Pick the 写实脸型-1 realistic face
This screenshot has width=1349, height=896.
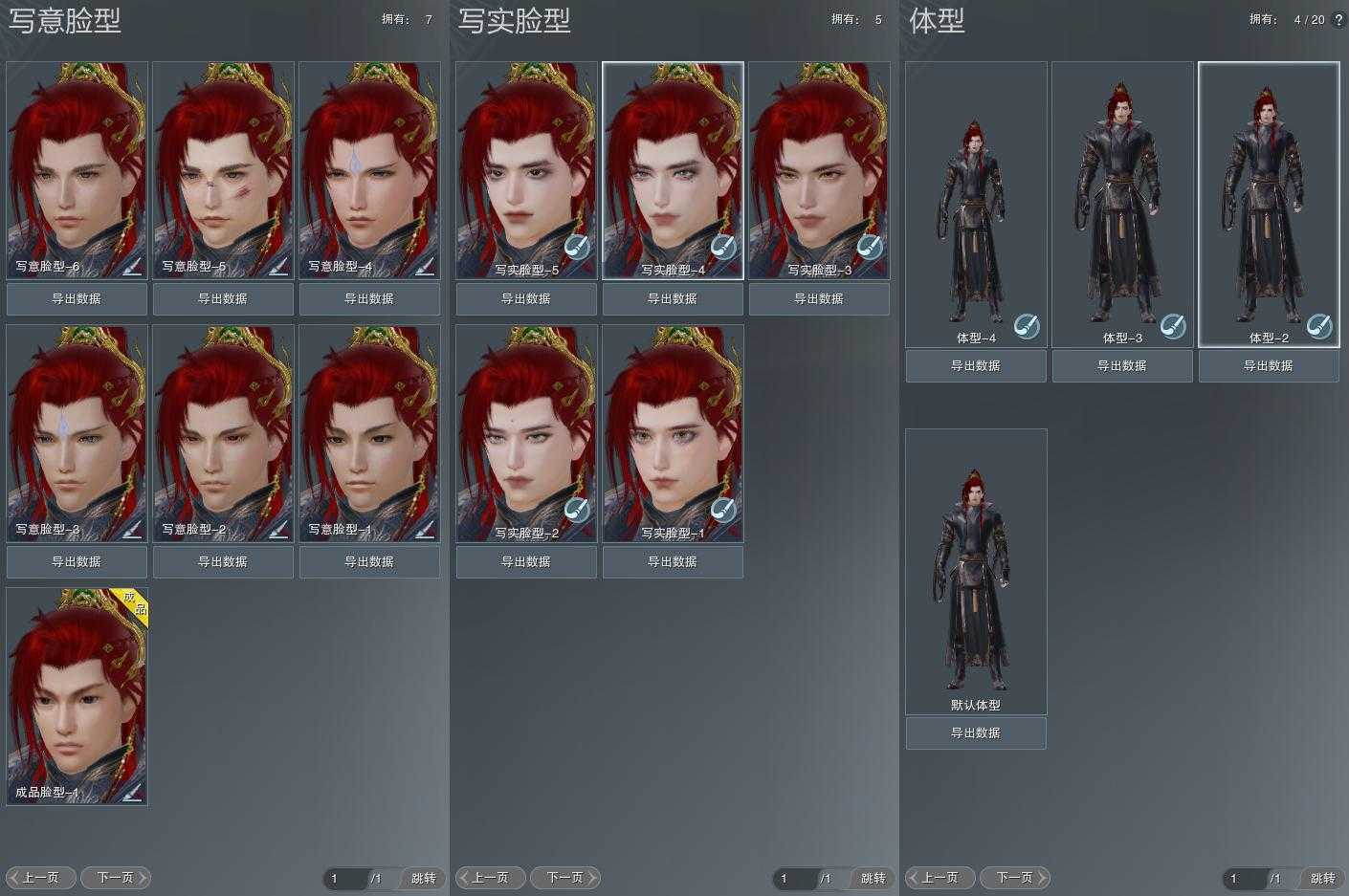pyautogui.click(x=673, y=433)
